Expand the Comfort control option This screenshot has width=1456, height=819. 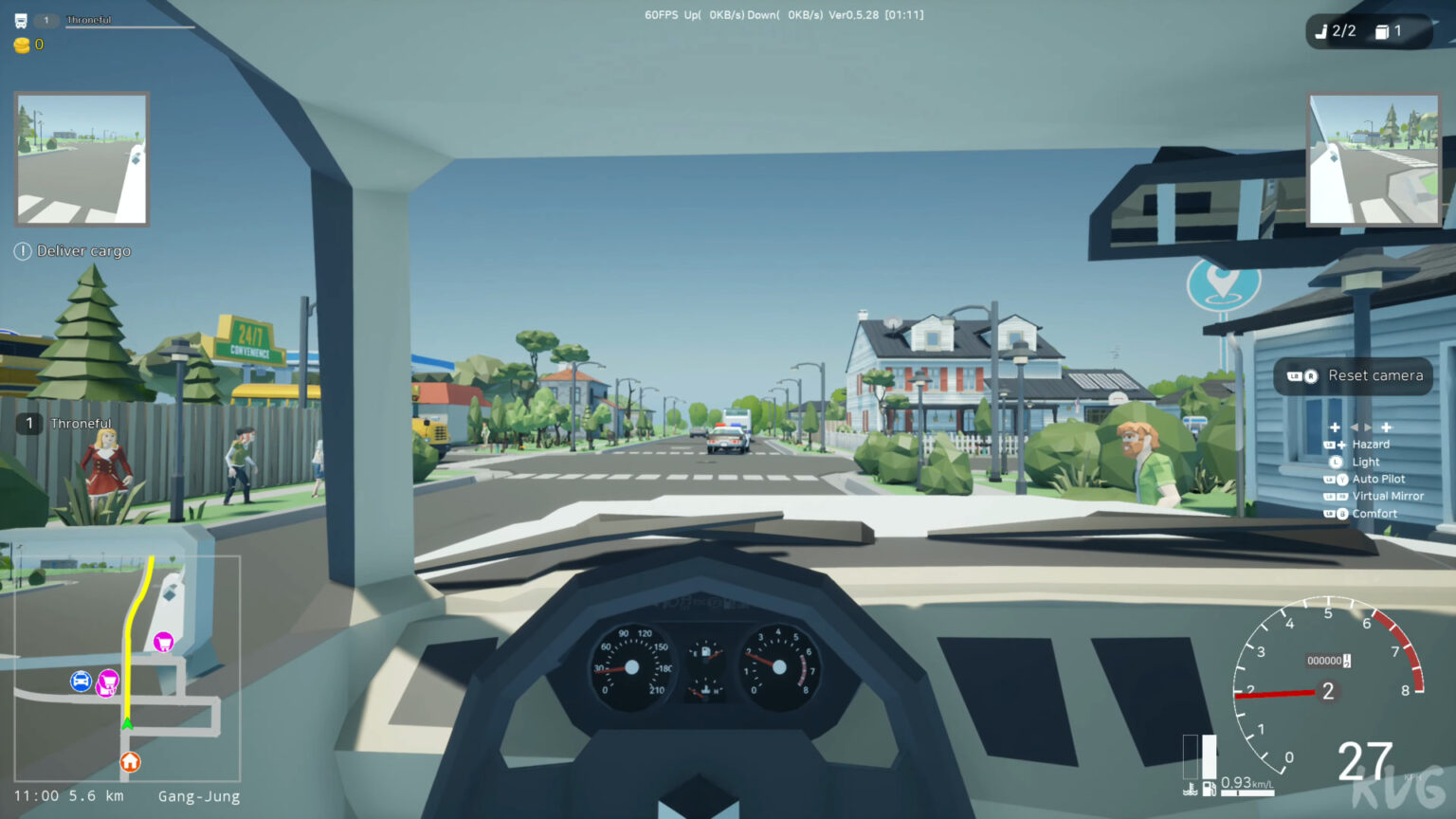click(x=1374, y=513)
